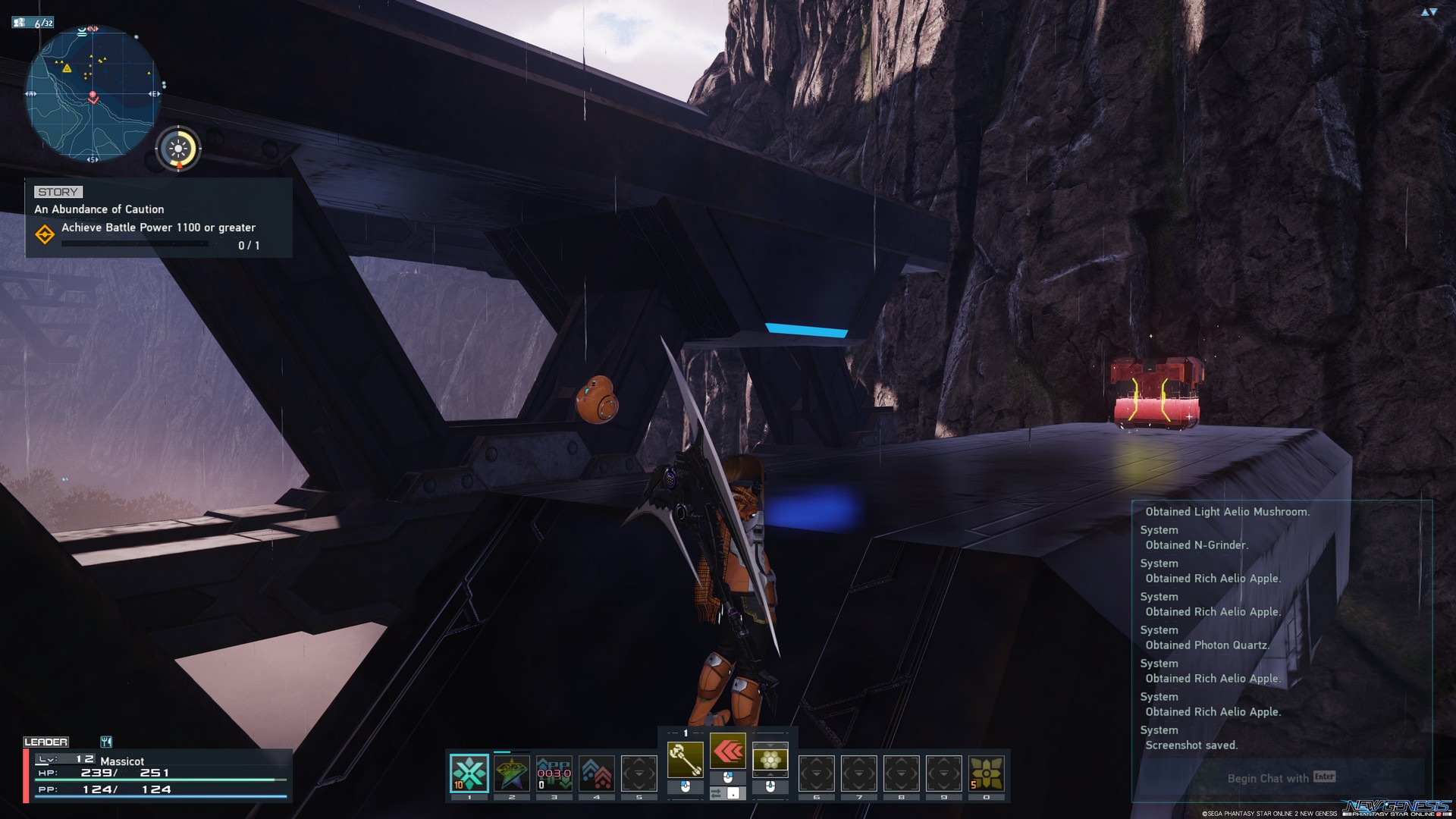Click the down arrow toggle at top right corner

(x=1433, y=11)
